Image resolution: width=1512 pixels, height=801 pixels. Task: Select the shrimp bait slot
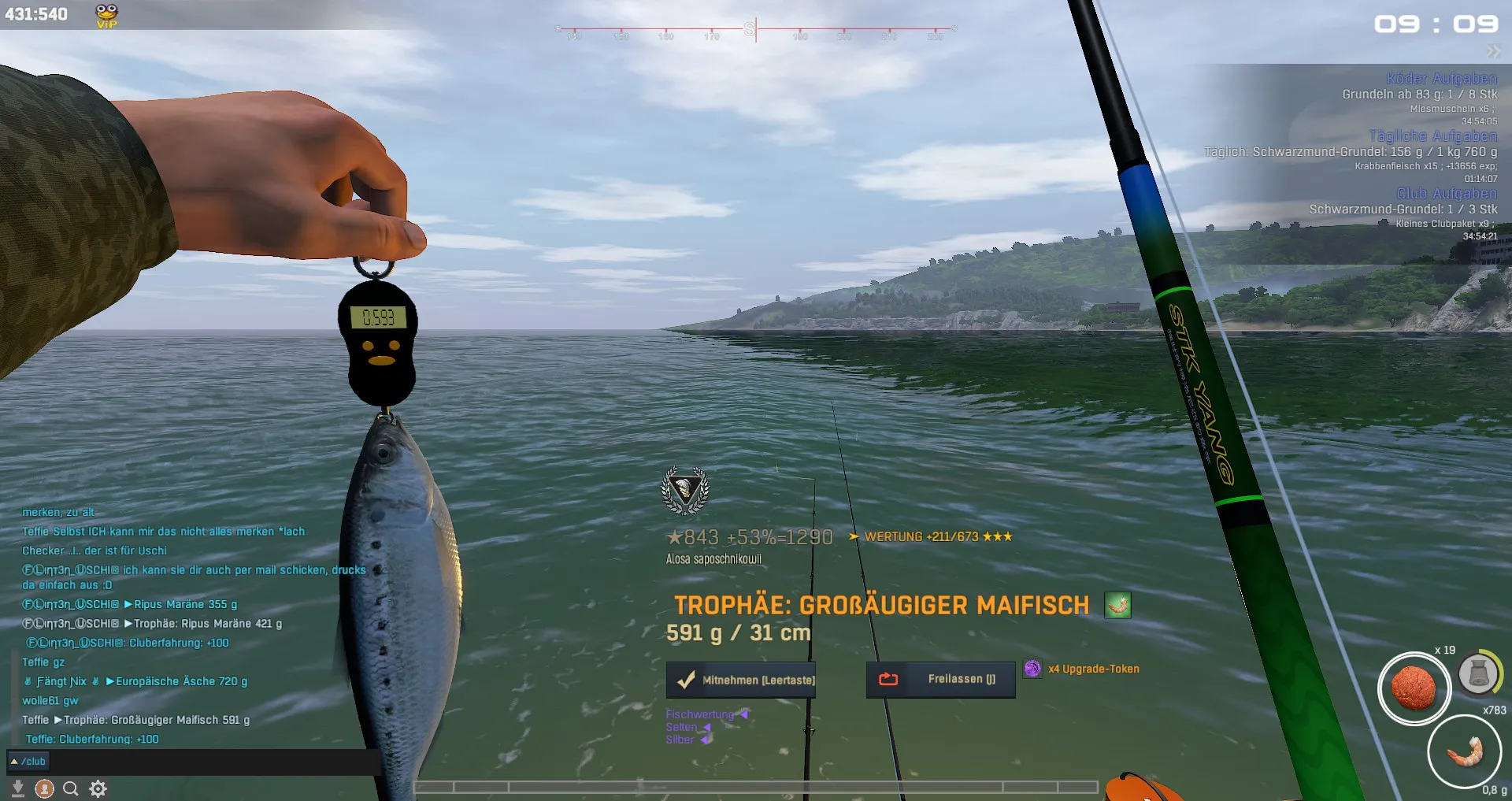[x=1465, y=751]
